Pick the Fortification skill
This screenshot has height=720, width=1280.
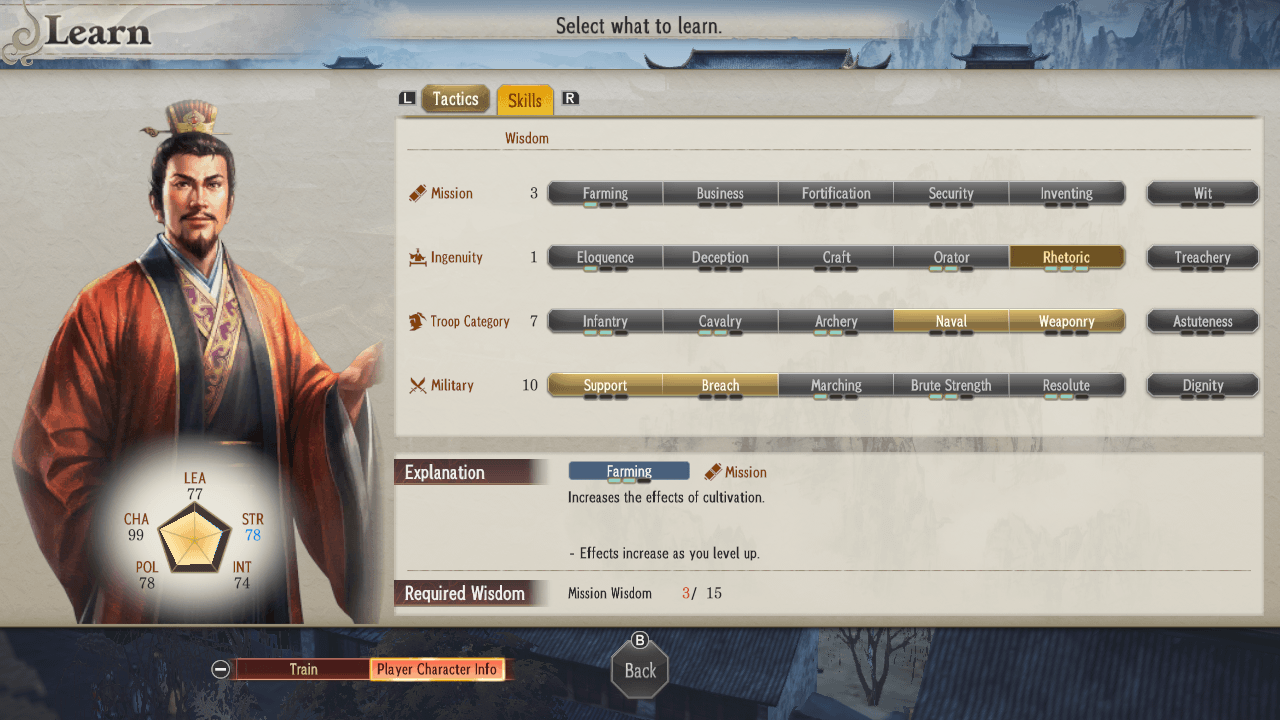pyautogui.click(x=836, y=193)
